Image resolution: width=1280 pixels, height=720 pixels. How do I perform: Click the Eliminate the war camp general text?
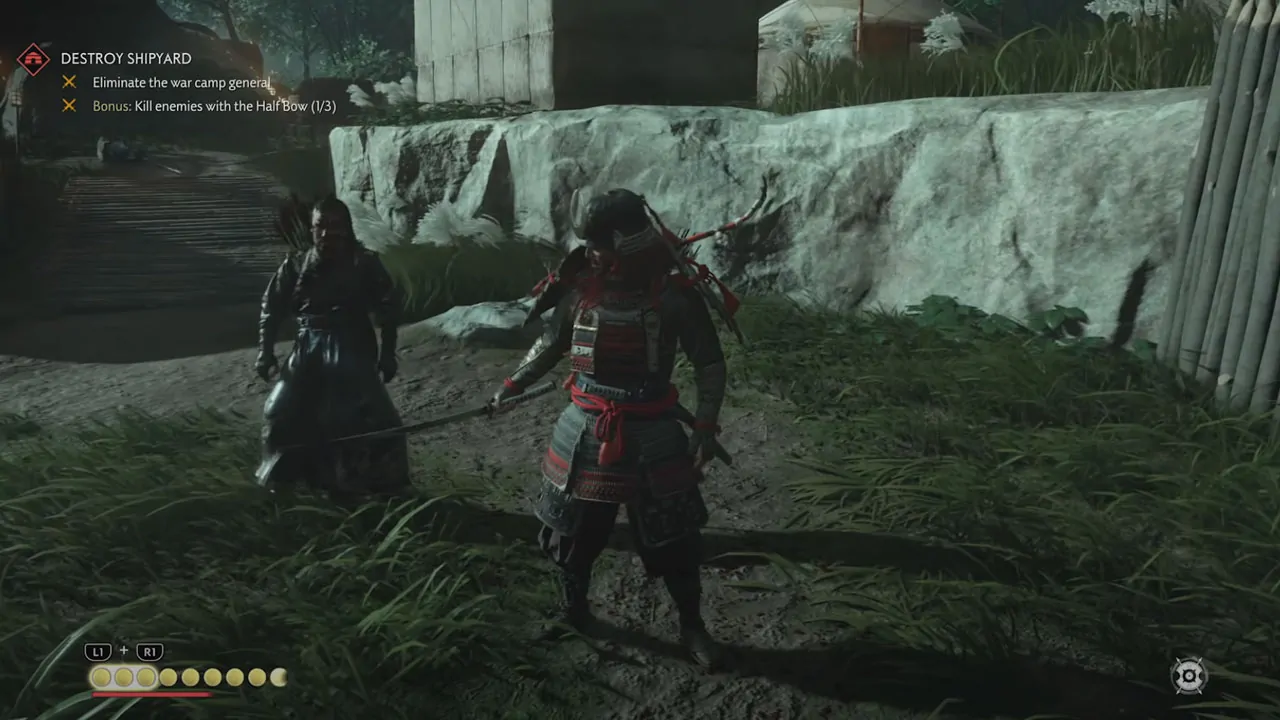tap(181, 82)
